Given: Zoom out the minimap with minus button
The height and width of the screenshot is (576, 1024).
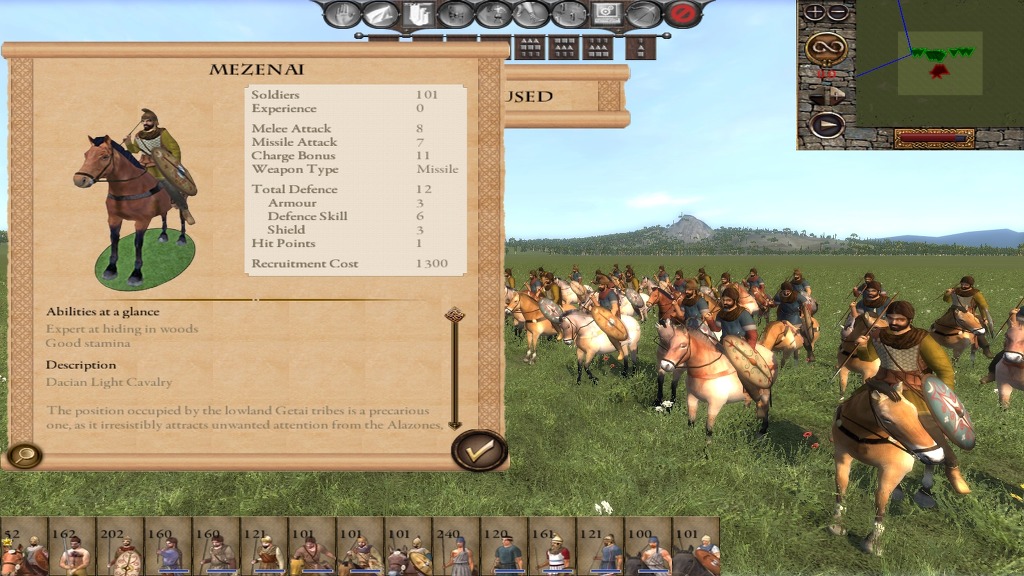Looking at the screenshot, I should coord(838,13).
